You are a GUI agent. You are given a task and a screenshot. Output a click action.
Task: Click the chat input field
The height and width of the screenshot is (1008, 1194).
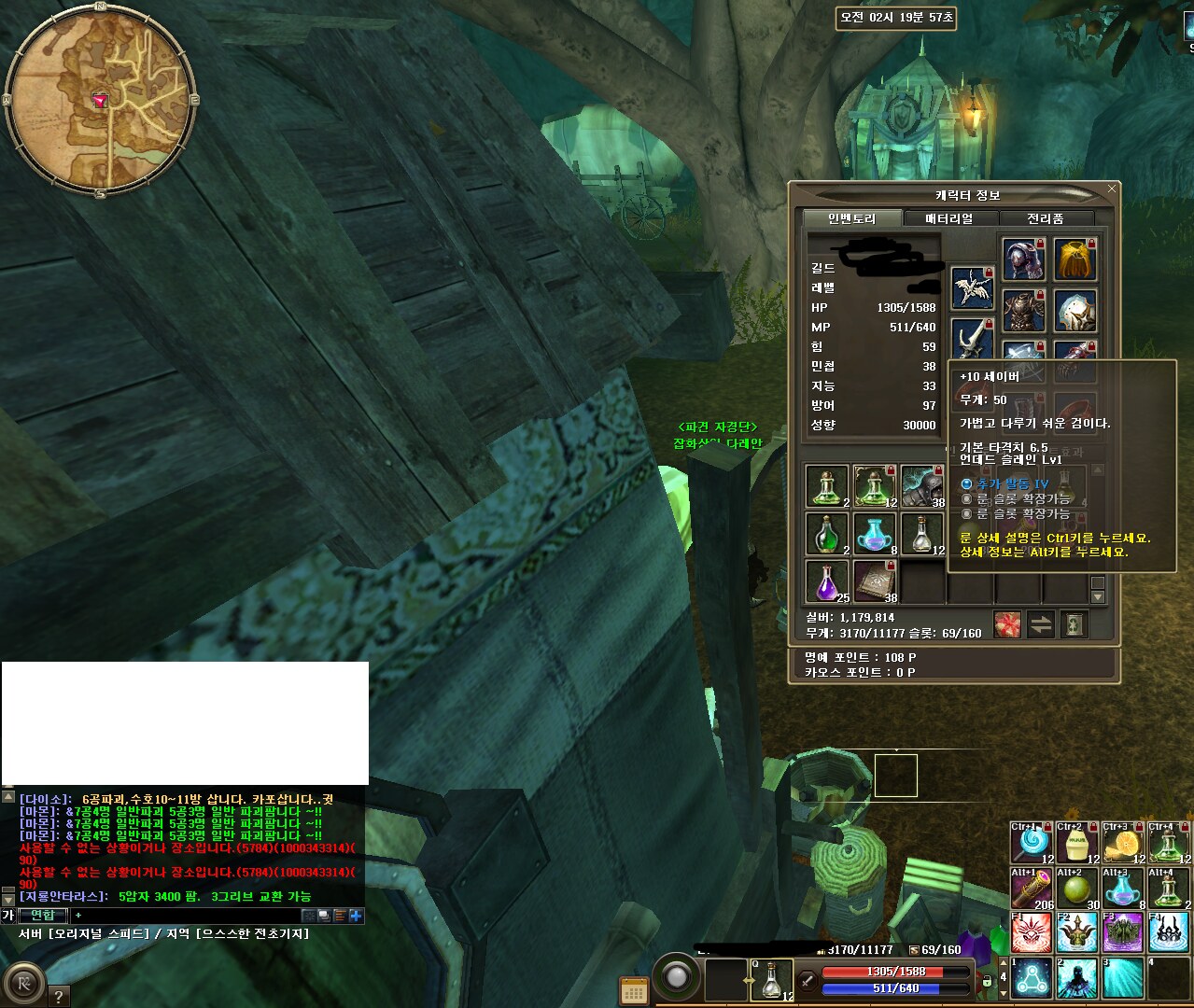click(x=187, y=916)
